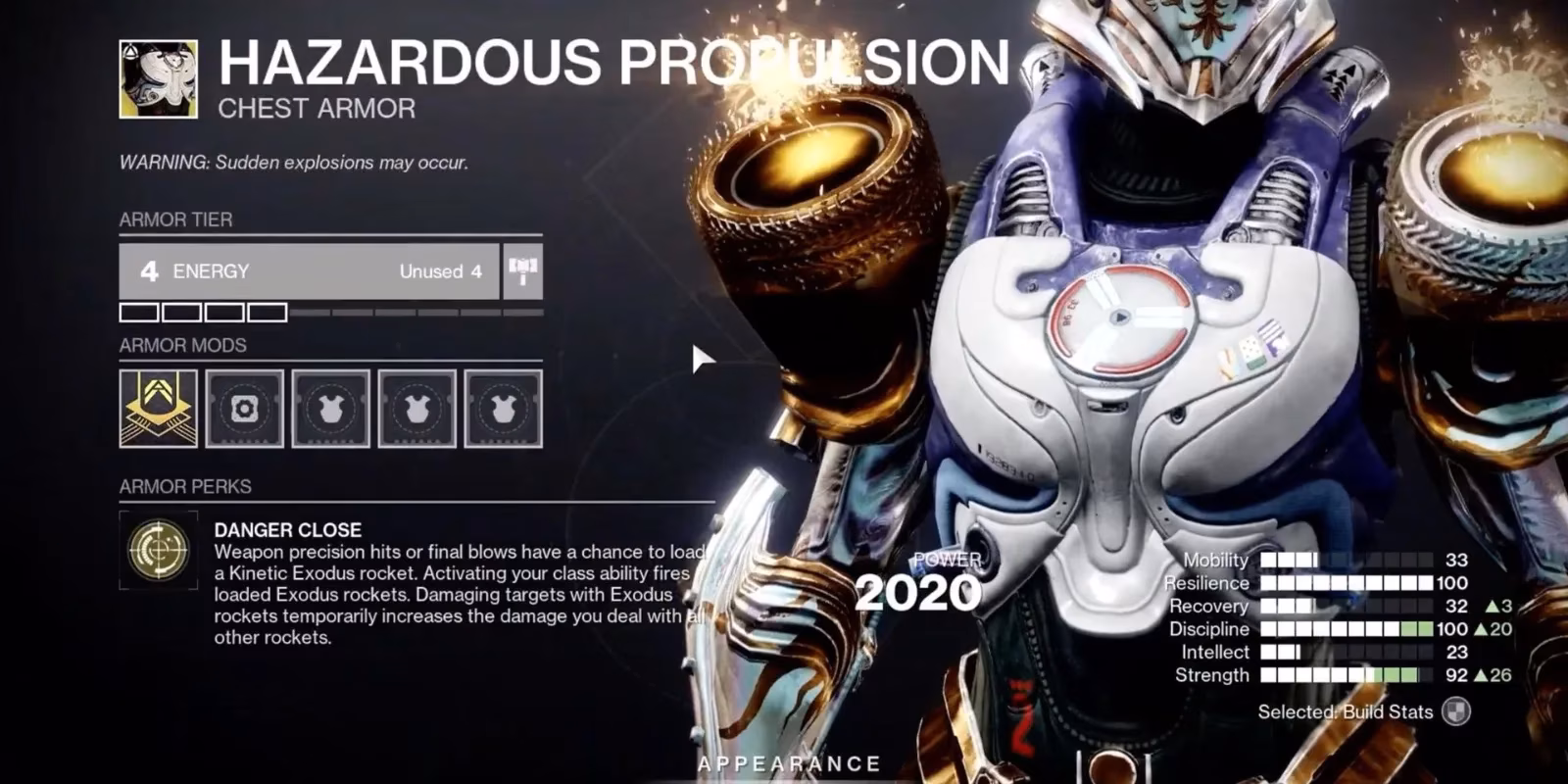Open the last empty chest mod slot

pyautogui.click(x=502, y=410)
